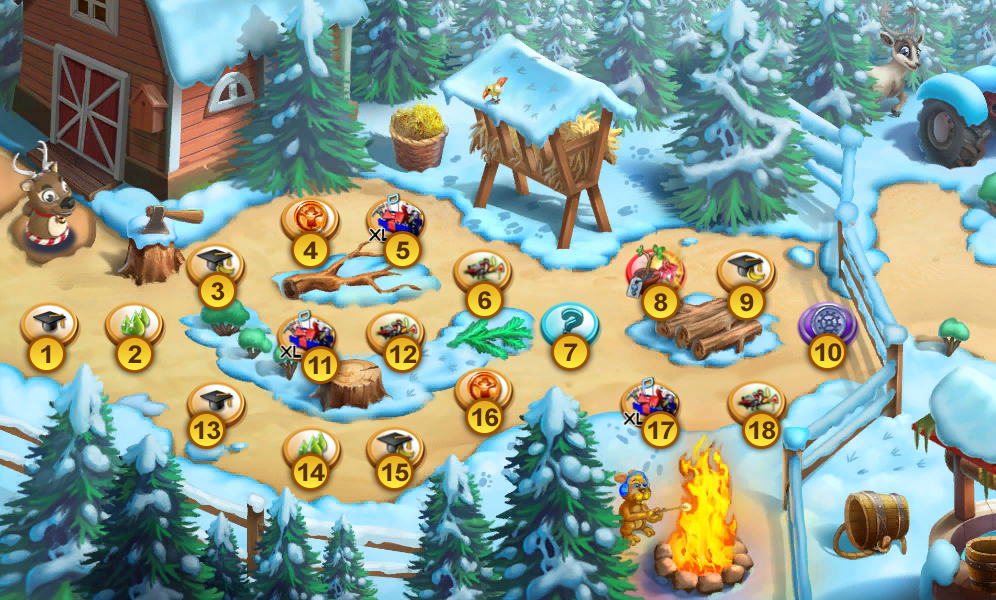This screenshot has width=996, height=600.
Task: Choose level 13 graduation cap node
Action: click(216, 404)
